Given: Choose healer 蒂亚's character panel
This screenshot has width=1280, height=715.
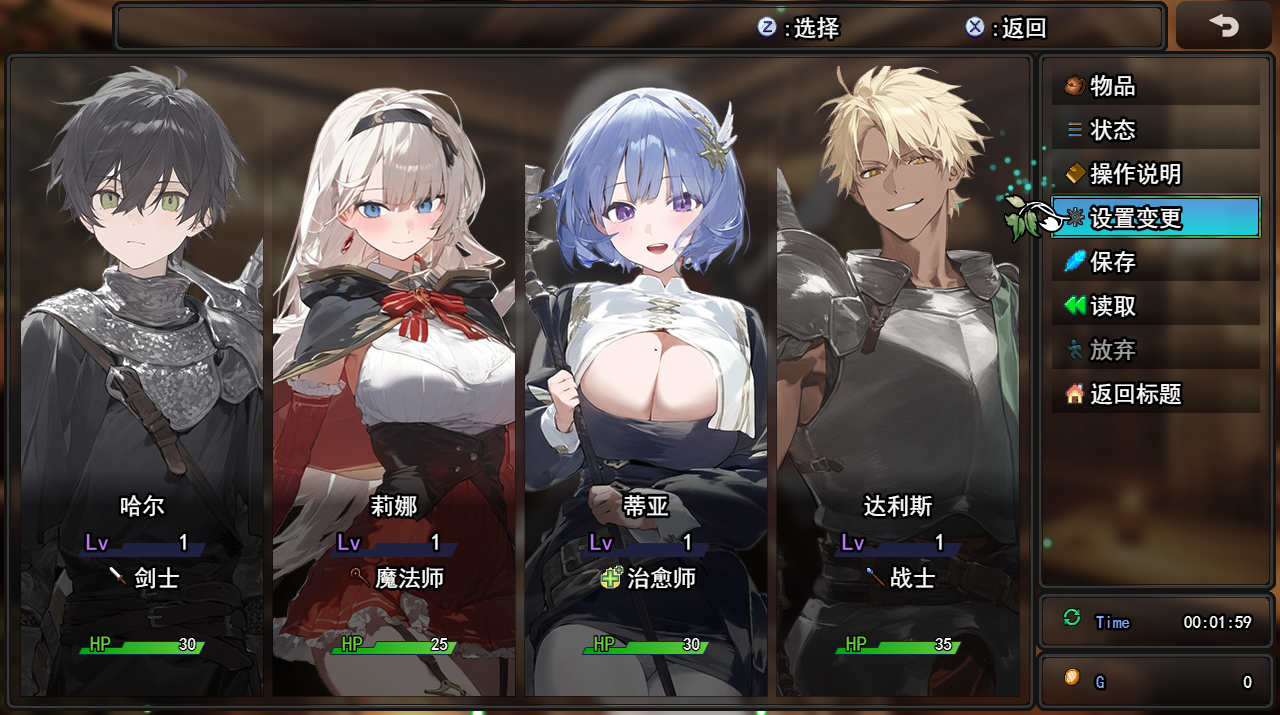Looking at the screenshot, I should coord(646,380).
